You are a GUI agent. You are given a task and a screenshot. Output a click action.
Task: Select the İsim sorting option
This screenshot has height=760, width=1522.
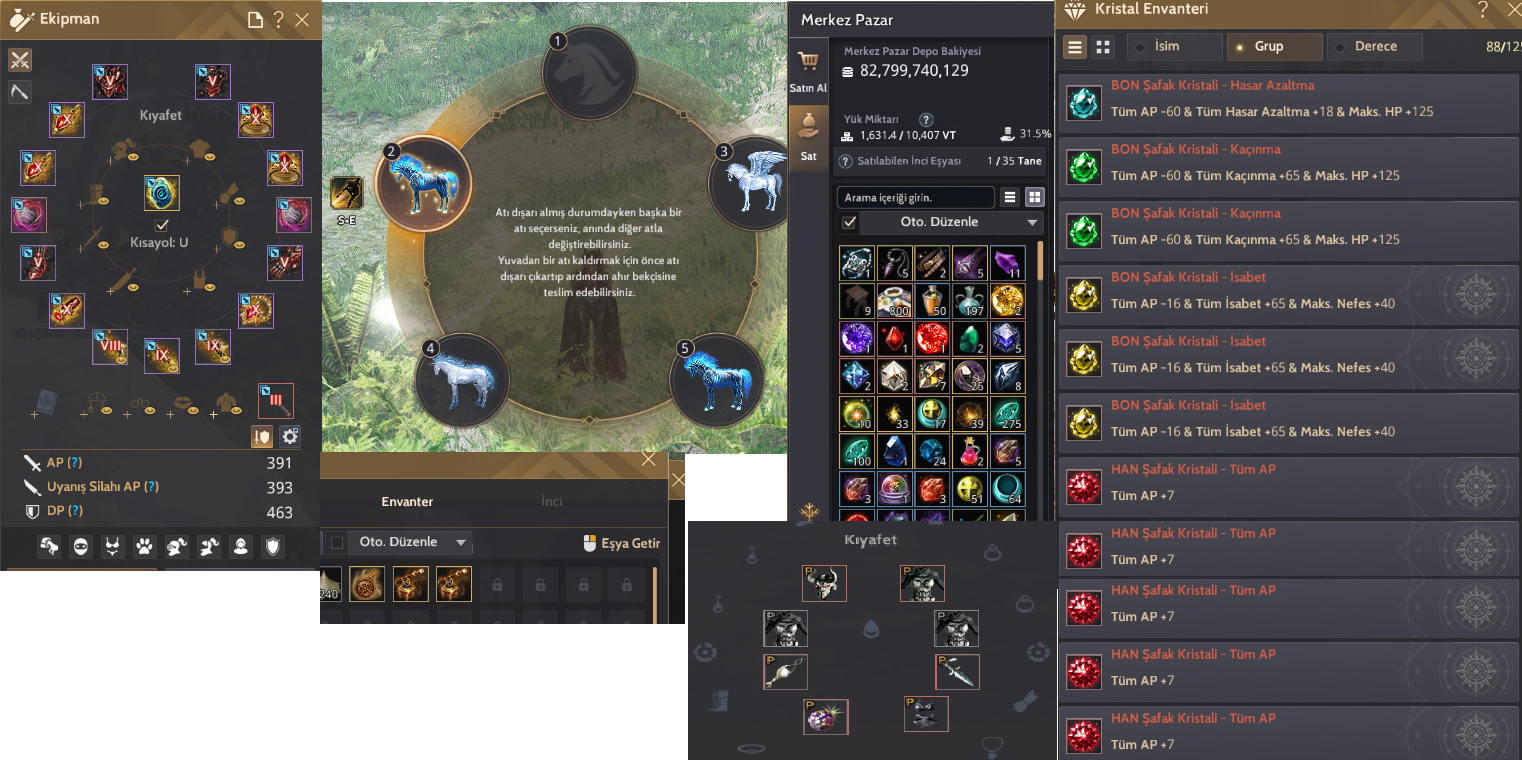click(1168, 46)
